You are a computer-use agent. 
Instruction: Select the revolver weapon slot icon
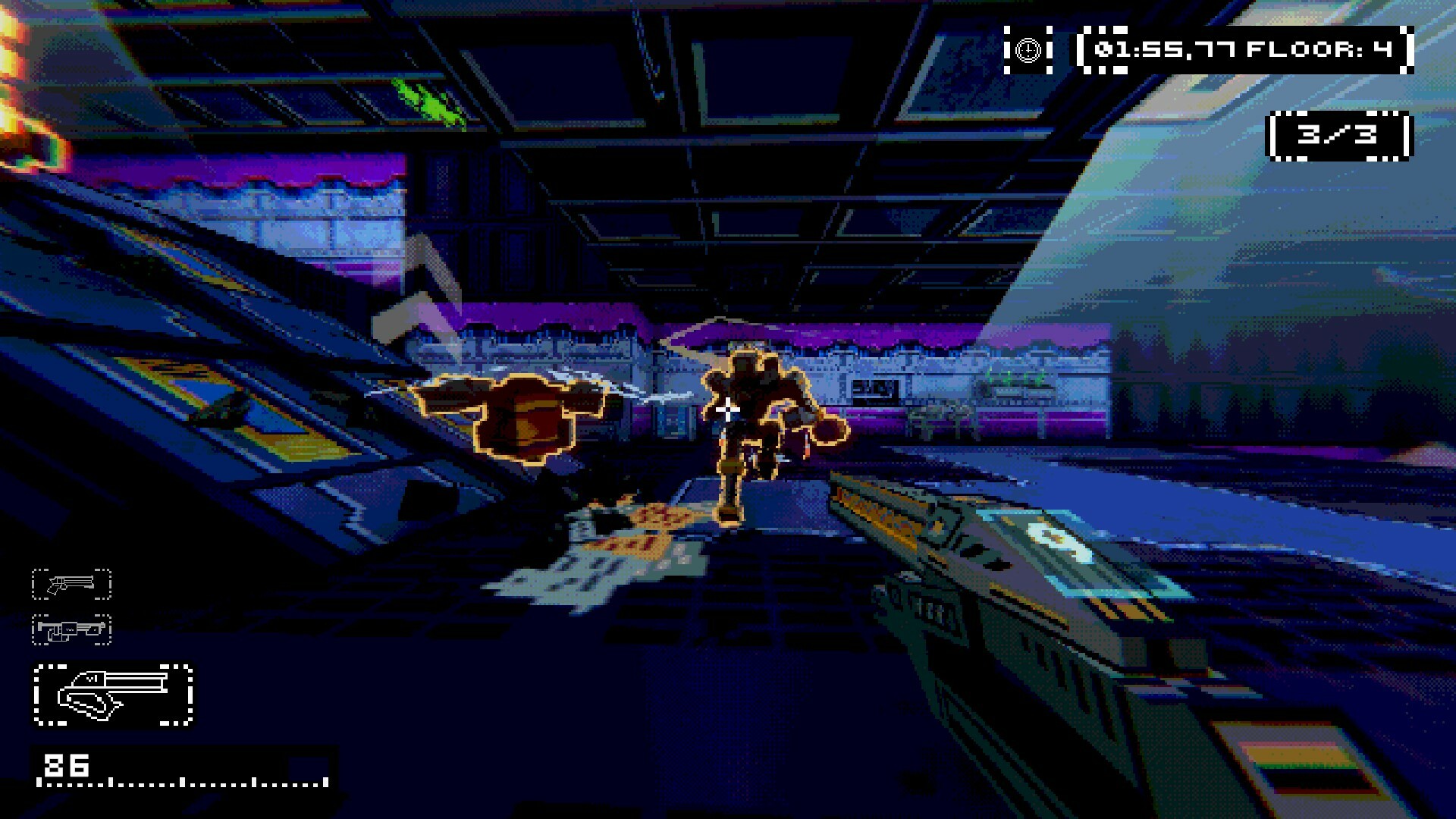[x=71, y=584]
